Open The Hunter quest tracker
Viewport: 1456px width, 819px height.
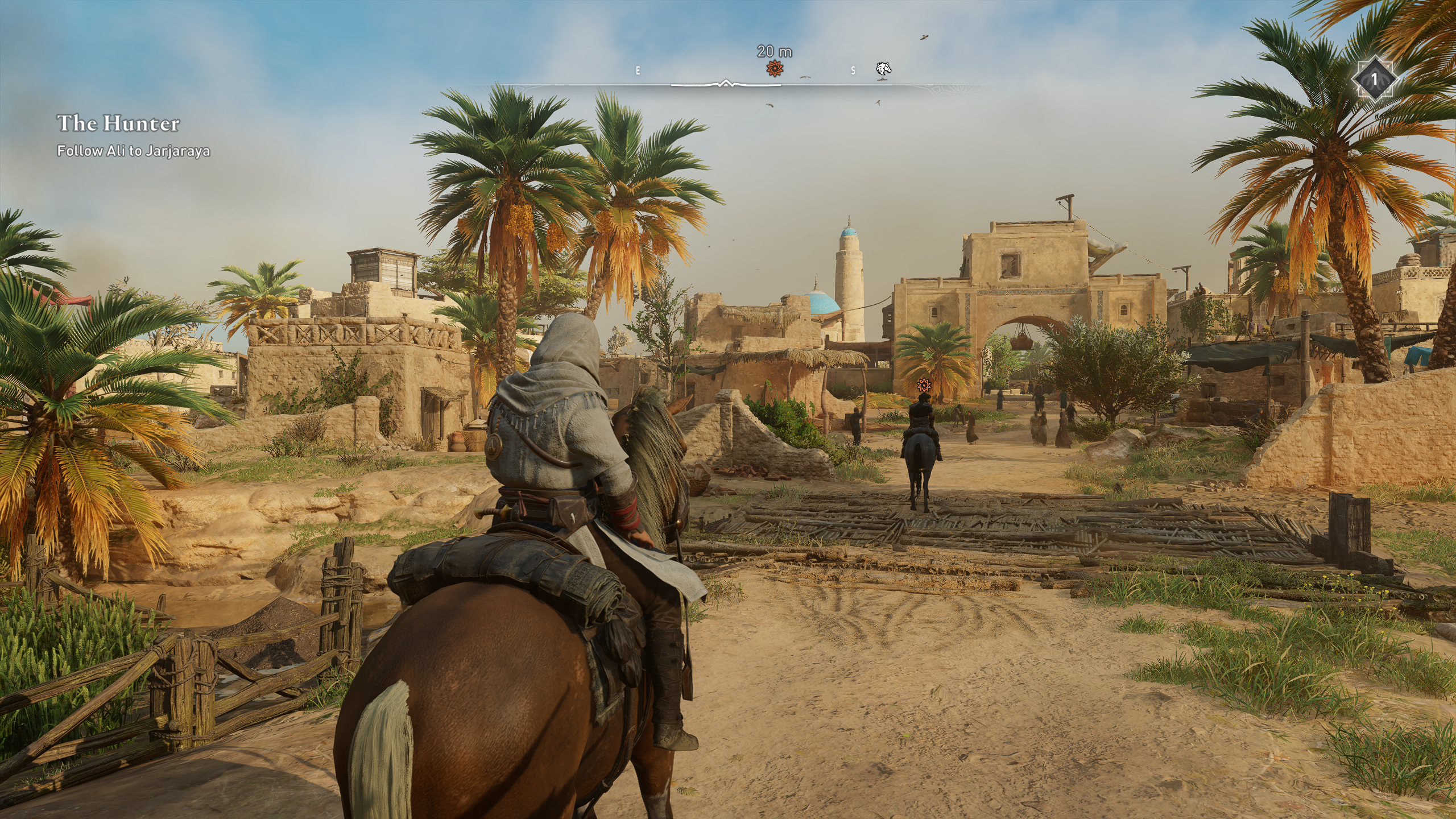118,123
